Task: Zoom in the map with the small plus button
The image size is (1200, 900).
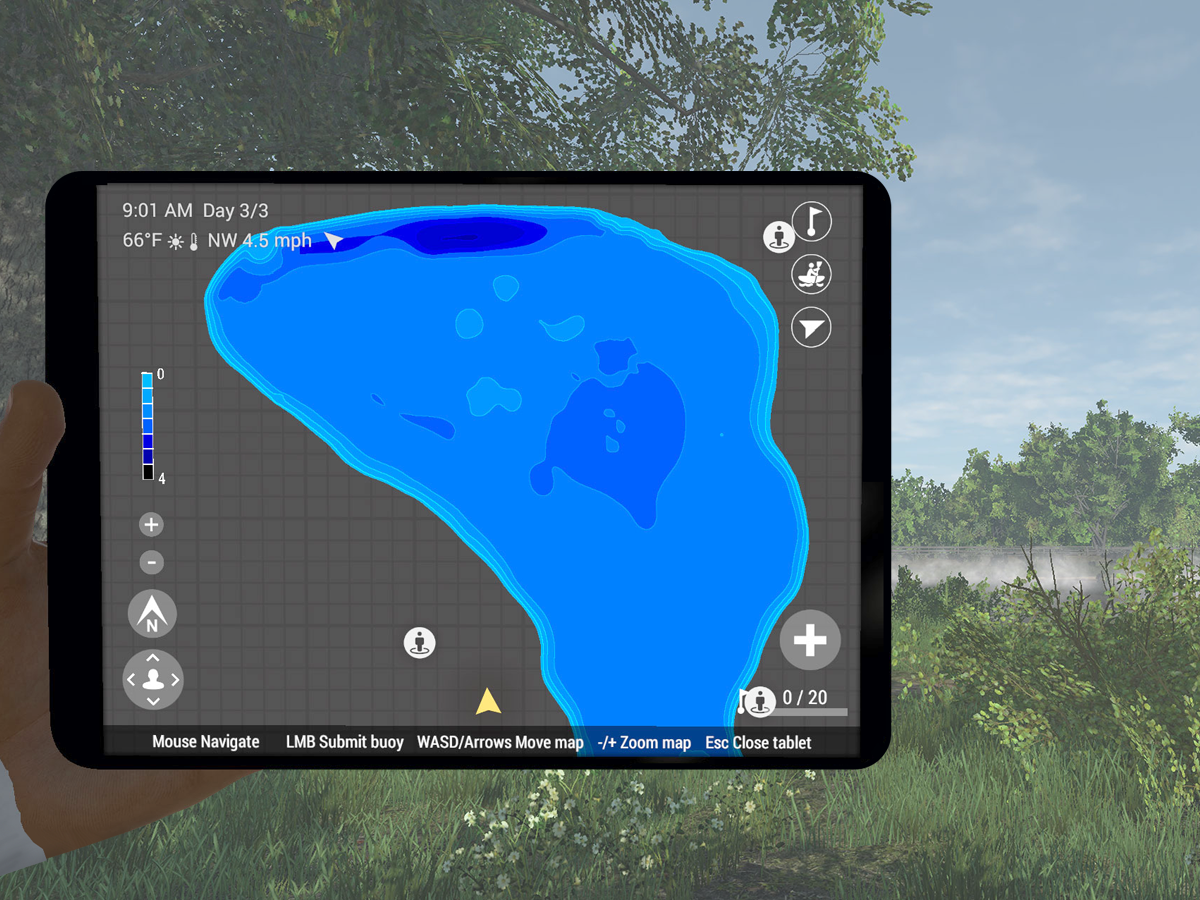Action: (151, 525)
